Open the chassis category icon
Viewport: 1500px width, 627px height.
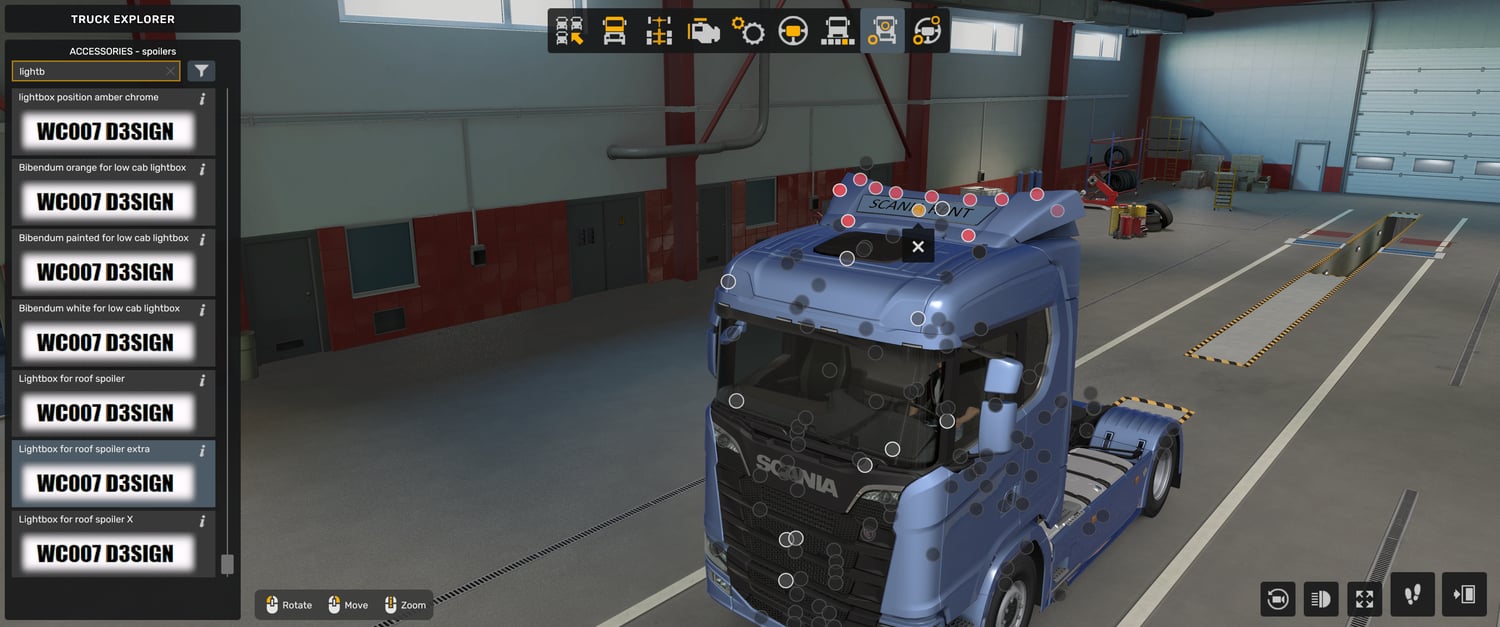(659, 31)
